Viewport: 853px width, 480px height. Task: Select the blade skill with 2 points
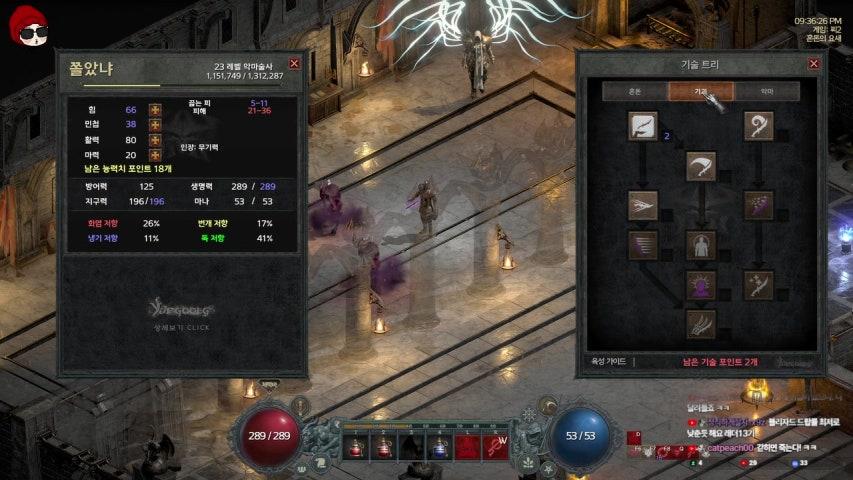pos(642,126)
